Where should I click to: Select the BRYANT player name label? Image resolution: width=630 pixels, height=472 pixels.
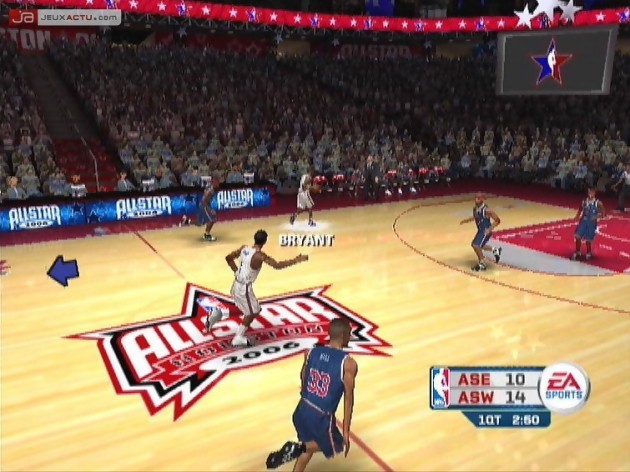coord(306,240)
